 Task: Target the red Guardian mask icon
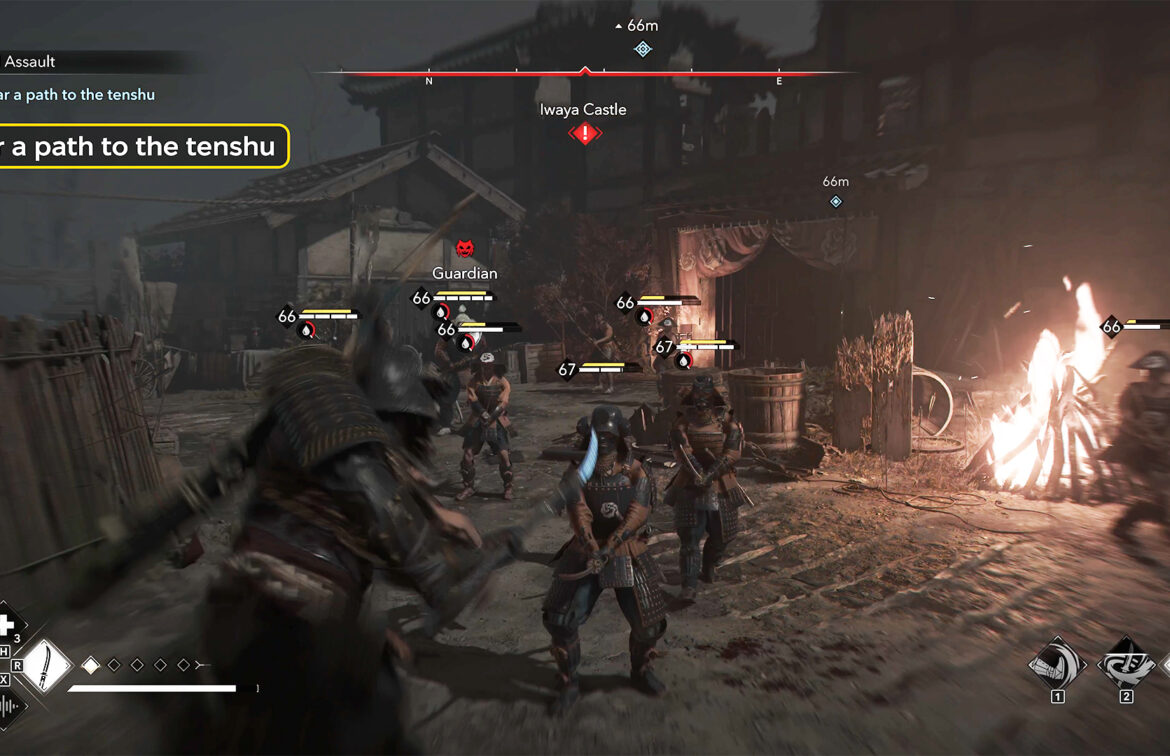(464, 249)
